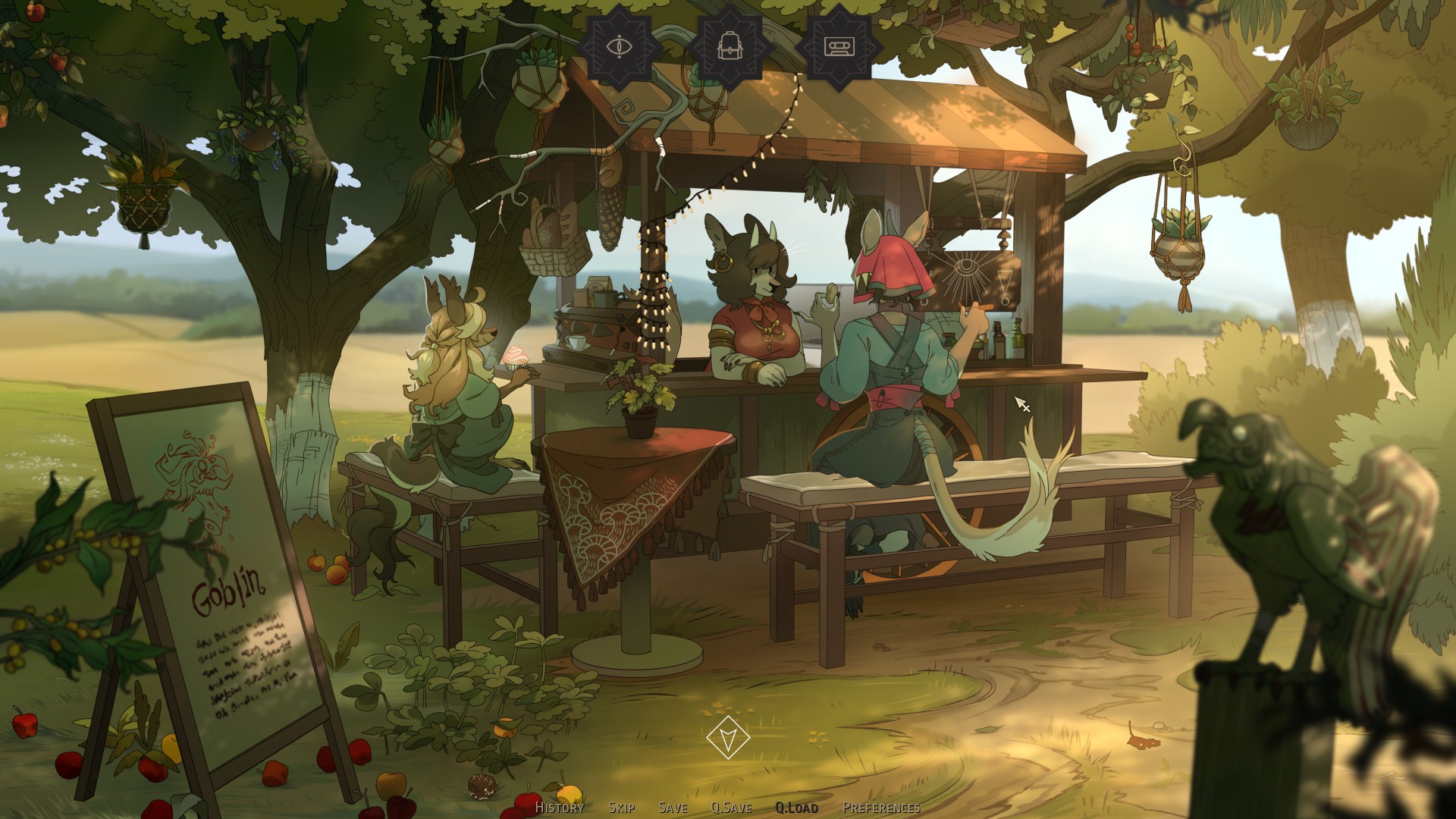Viewport: 1456px width, 819px height.
Task: Click the cassette tape icon
Action: tap(839, 46)
